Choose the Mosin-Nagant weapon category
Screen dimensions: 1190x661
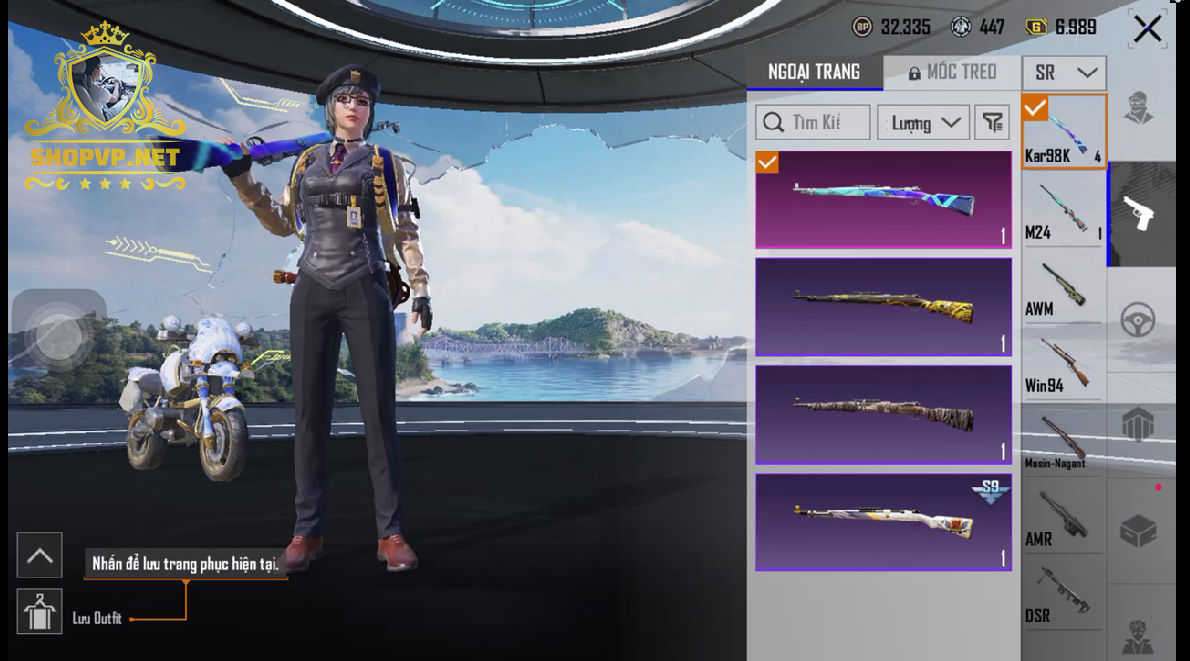pyautogui.click(x=1063, y=441)
